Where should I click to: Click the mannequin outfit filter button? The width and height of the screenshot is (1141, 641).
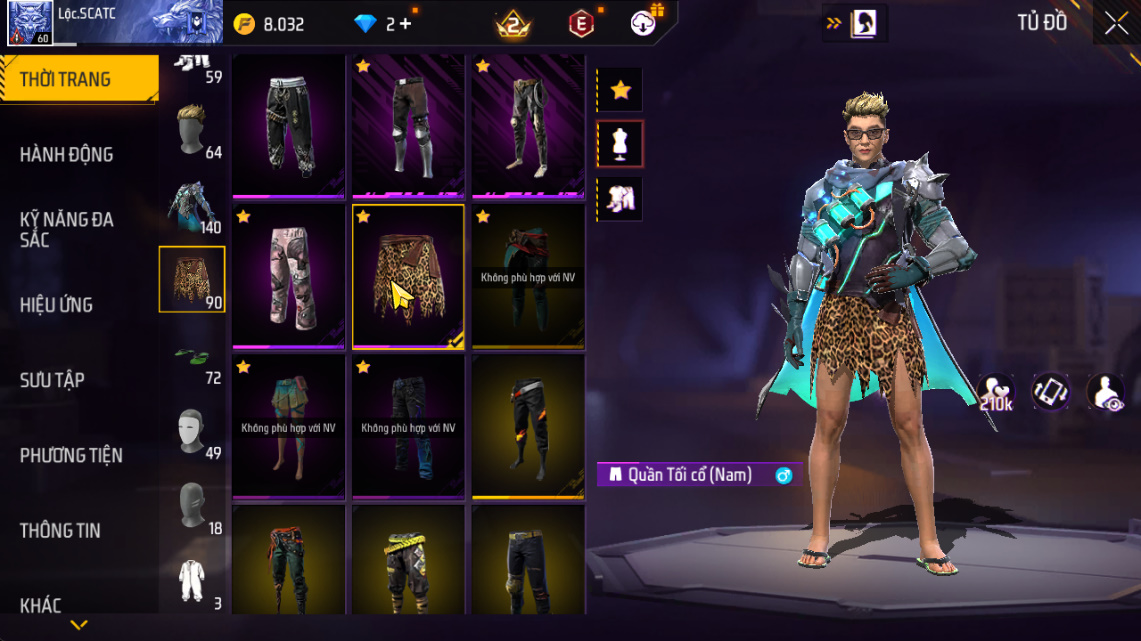(620, 145)
